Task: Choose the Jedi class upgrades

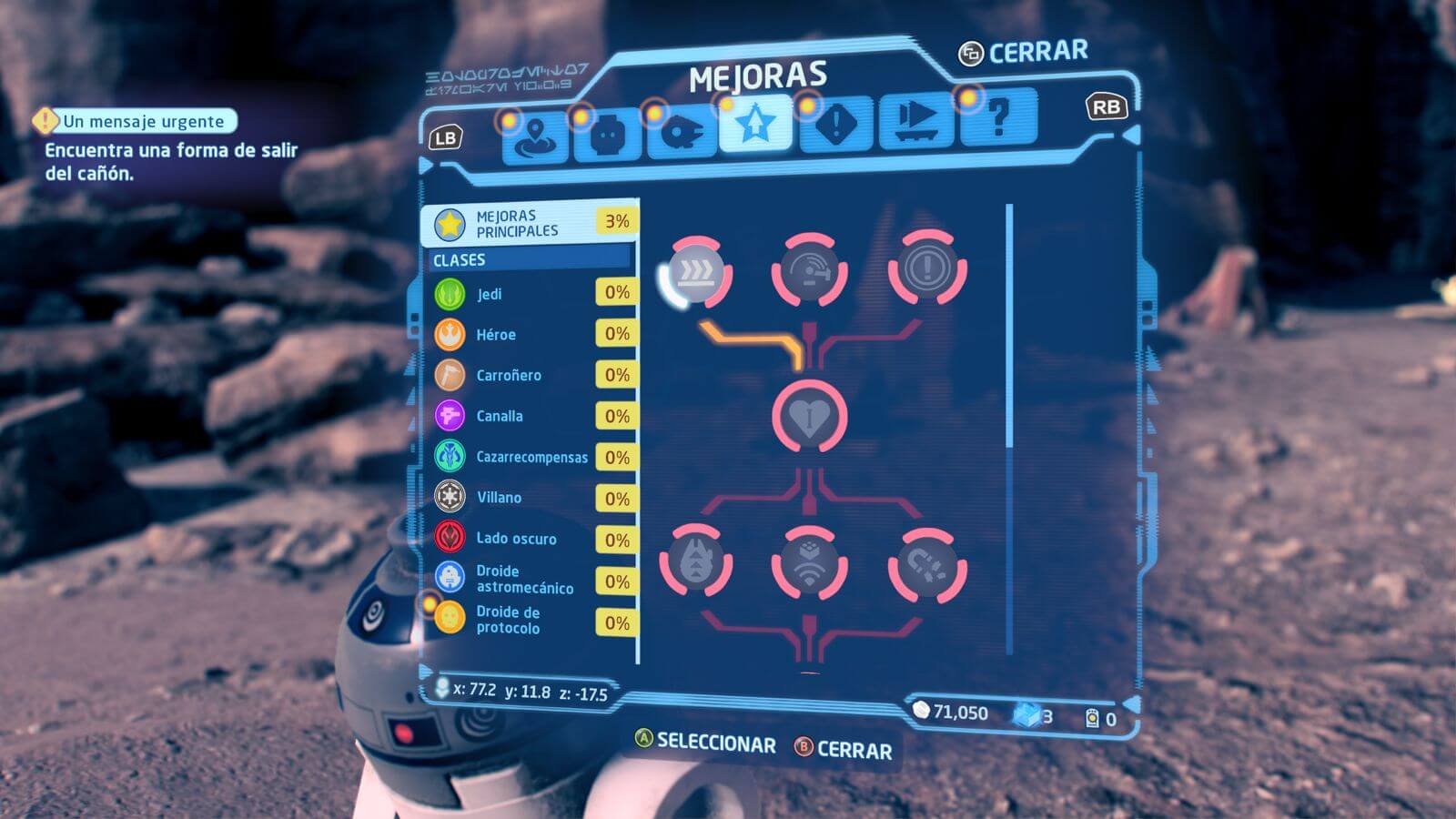Action: pyautogui.click(x=530, y=293)
